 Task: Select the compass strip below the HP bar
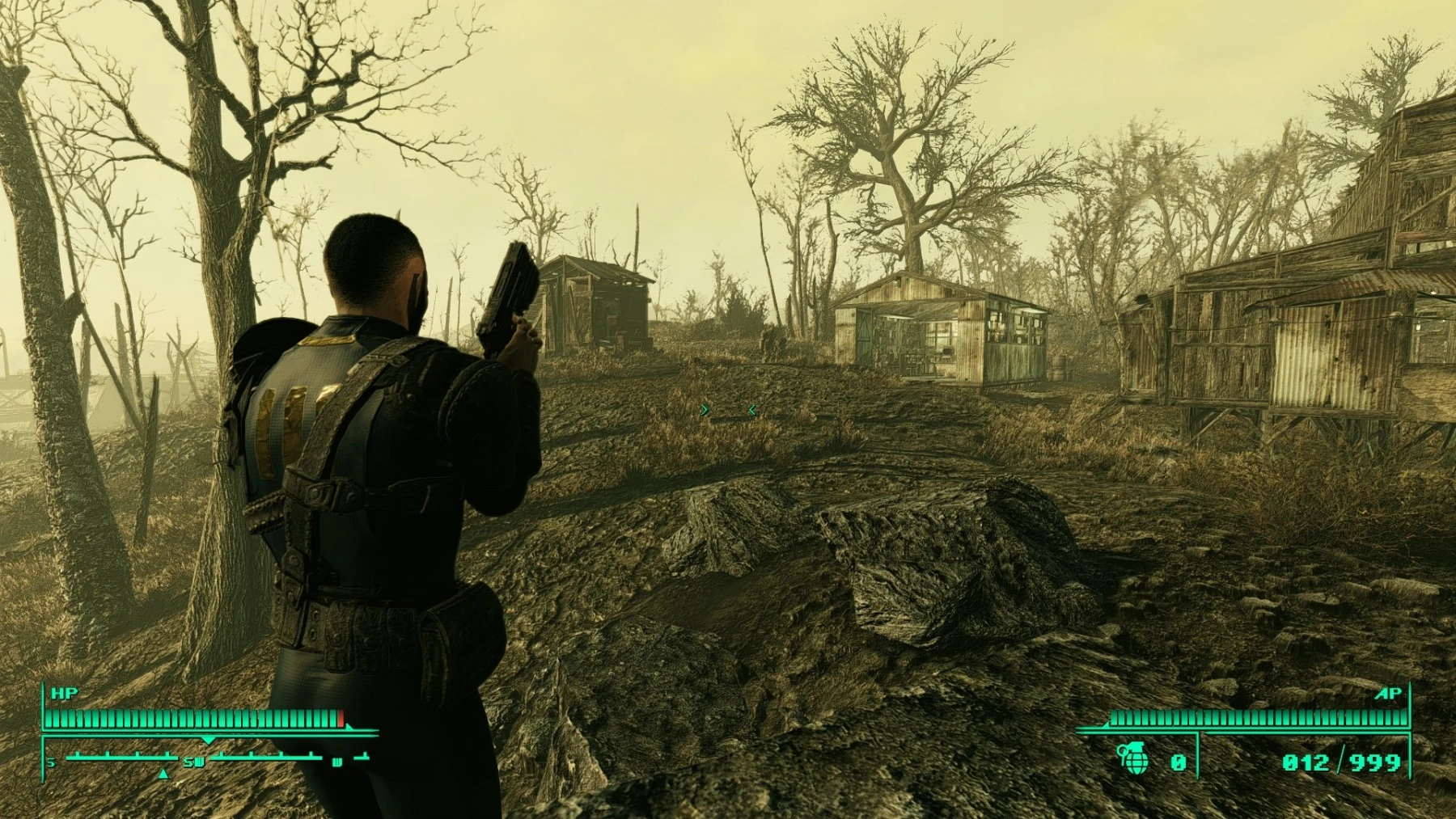pos(209,759)
